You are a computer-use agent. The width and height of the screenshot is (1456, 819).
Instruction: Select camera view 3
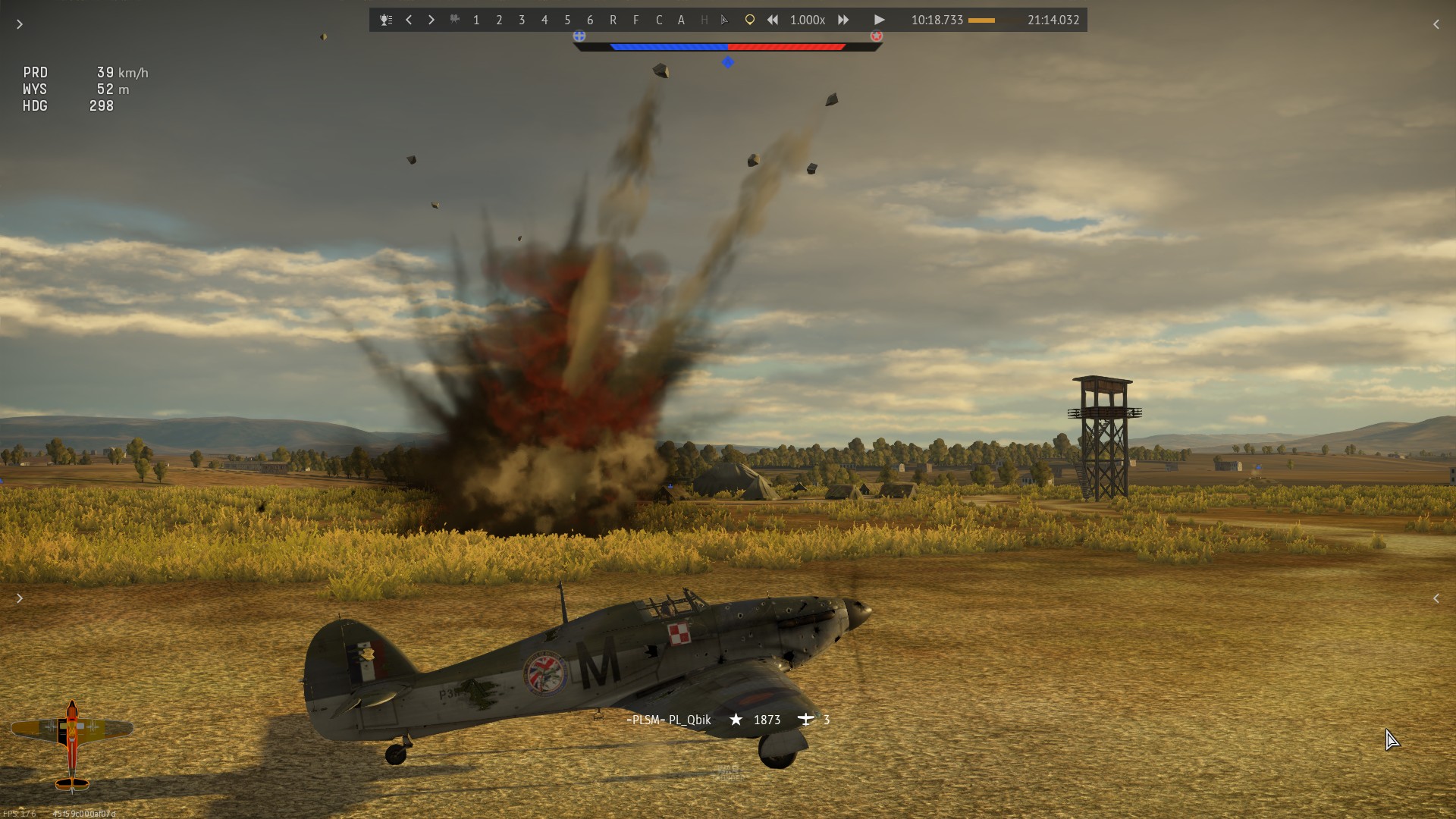point(522,20)
